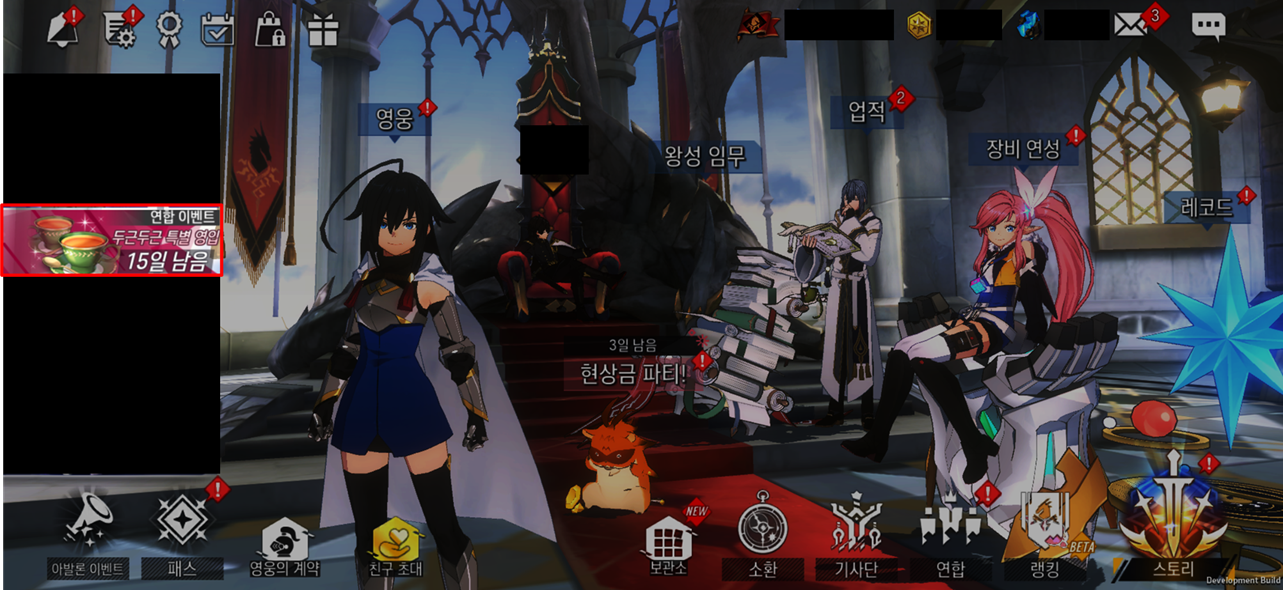Open the 소환 summon menu
The height and width of the screenshot is (590, 1283).
[762, 538]
